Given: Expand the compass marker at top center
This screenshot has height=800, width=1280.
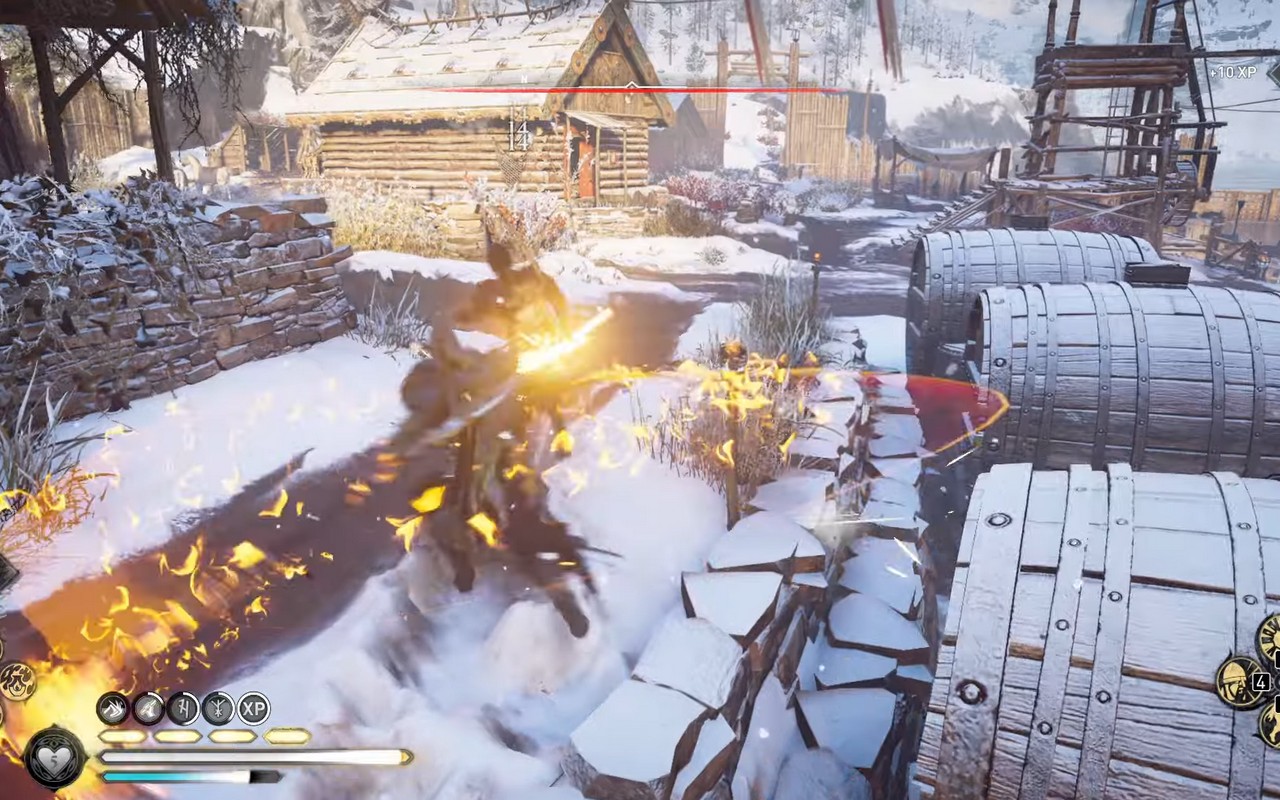Looking at the screenshot, I should 632,85.
